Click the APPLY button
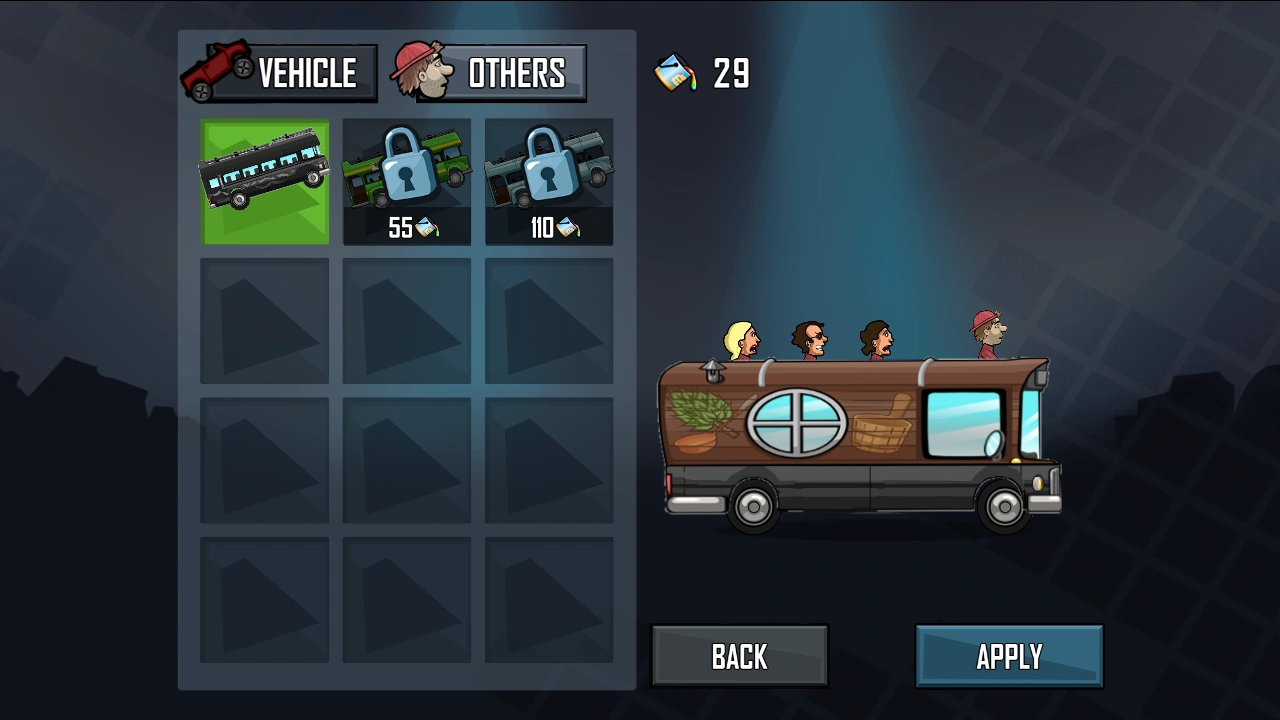Viewport: 1280px width, 720px height. point(1009,655)
